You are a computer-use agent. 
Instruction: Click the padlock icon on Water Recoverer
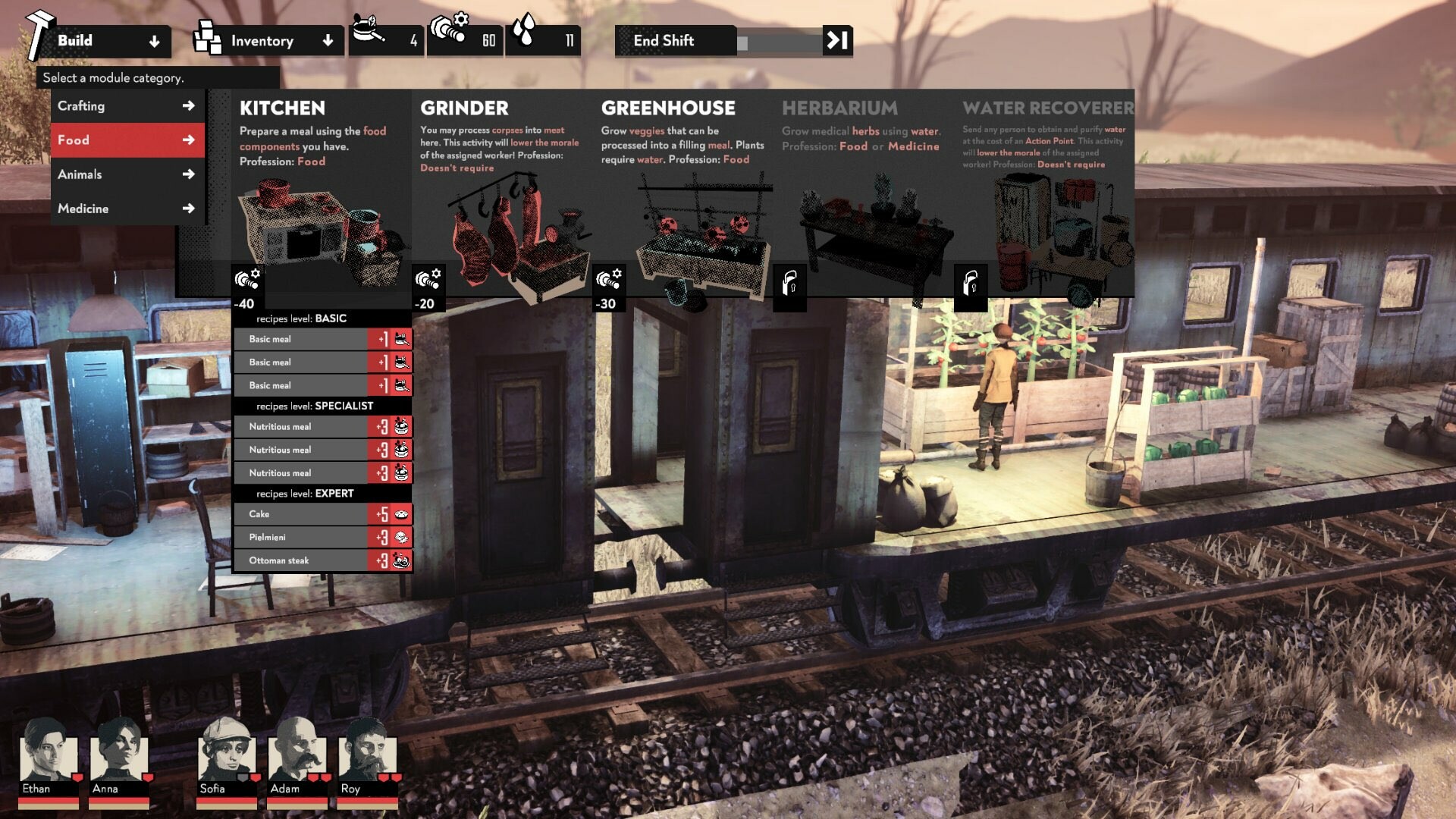[x=971, y=283]
